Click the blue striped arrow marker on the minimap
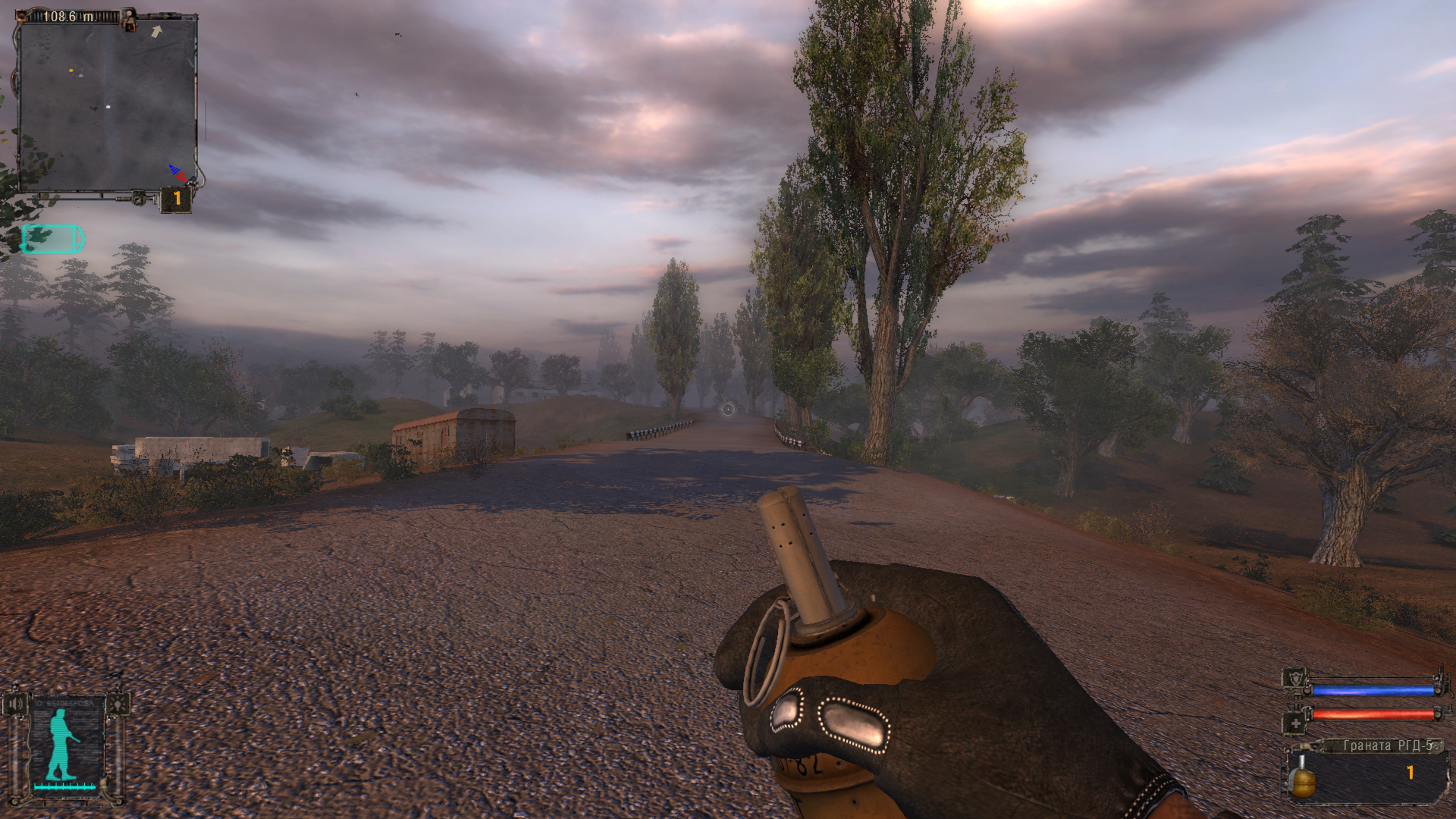 click(x=174, y=170)
